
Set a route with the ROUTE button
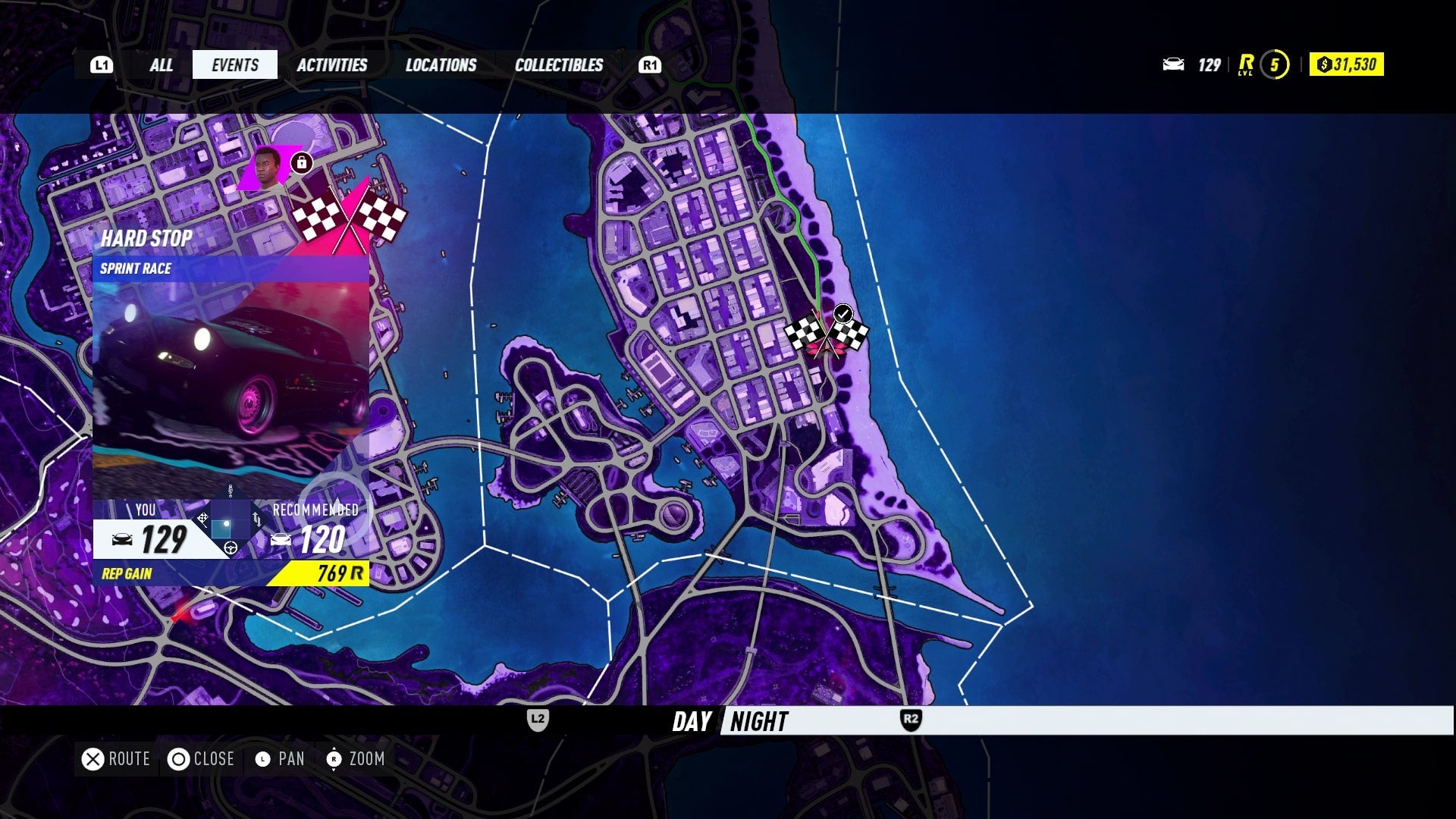point(115,758)
